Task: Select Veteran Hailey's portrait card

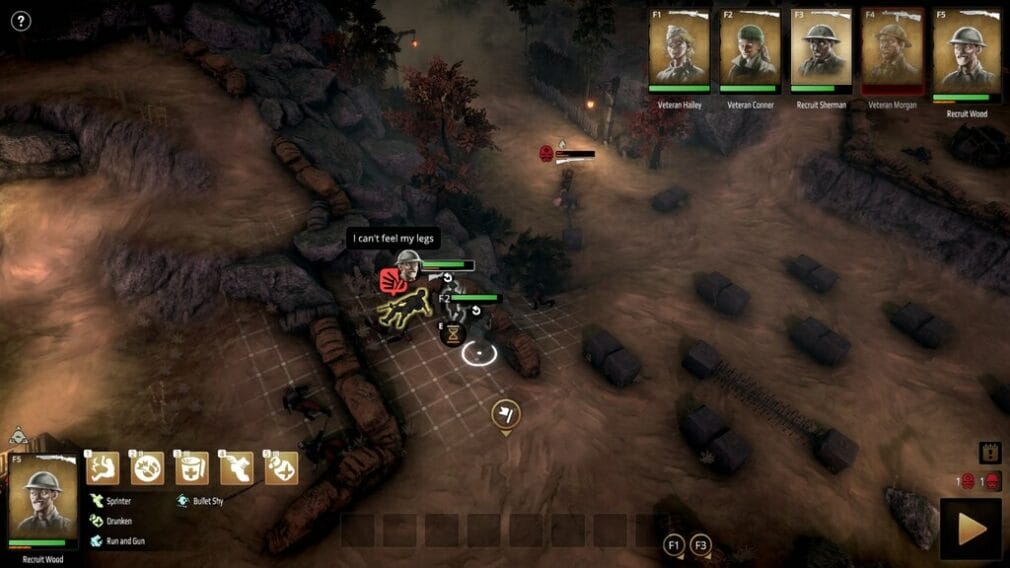Action: click(679, 50)
